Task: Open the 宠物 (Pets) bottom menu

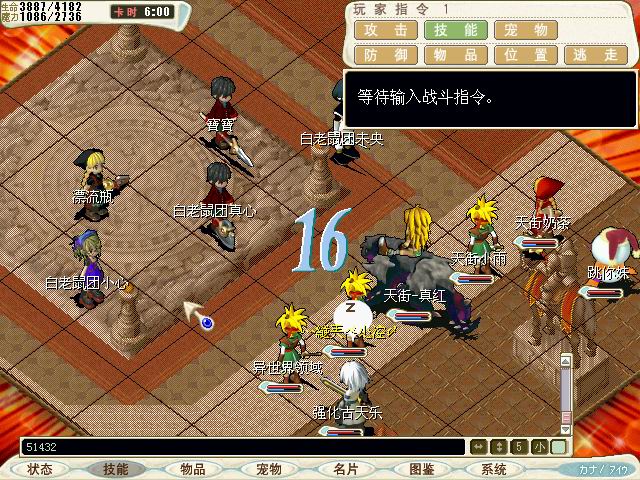Action: pos(268,469)
